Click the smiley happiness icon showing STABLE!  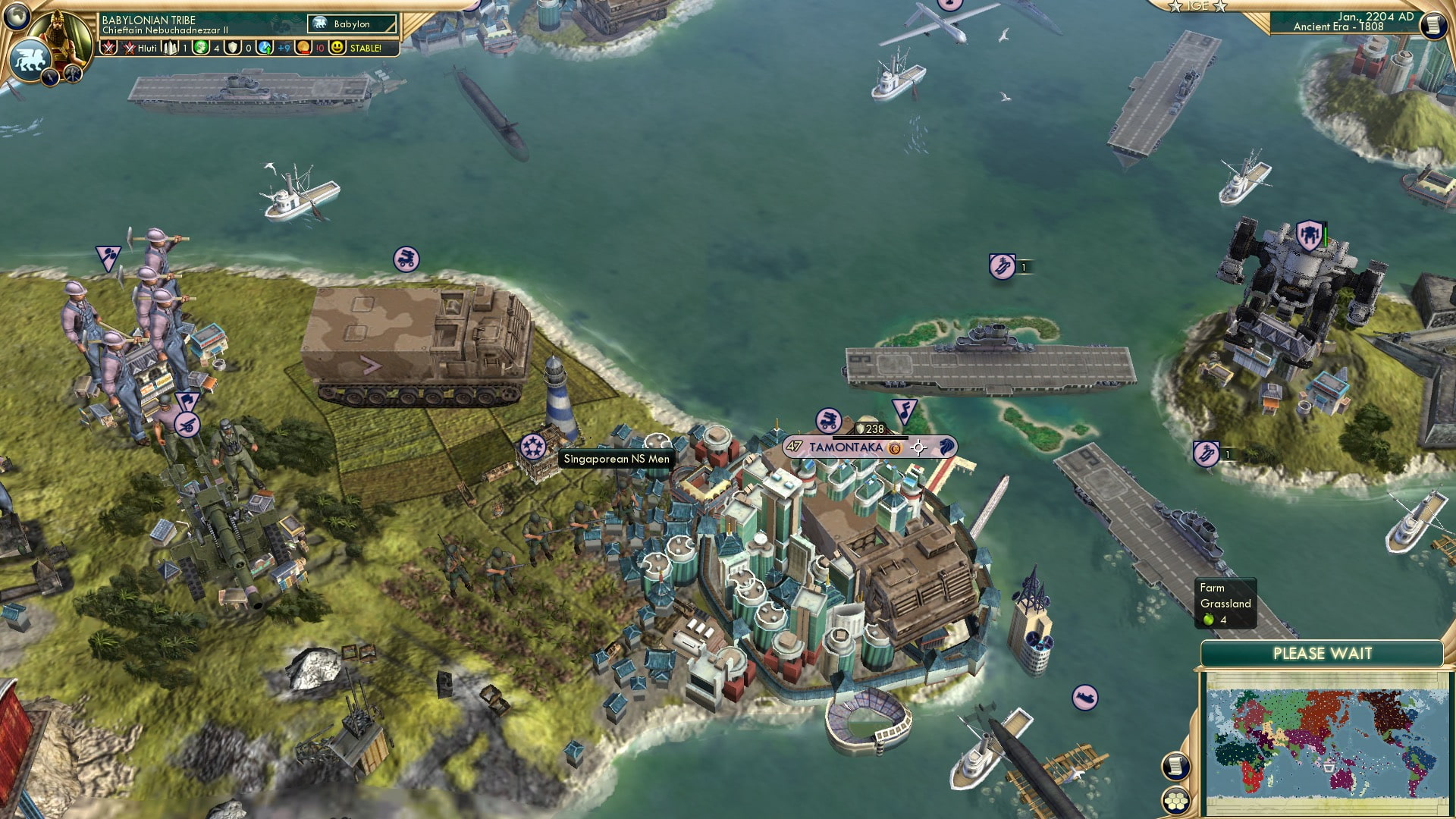click(x=337, y=48)
